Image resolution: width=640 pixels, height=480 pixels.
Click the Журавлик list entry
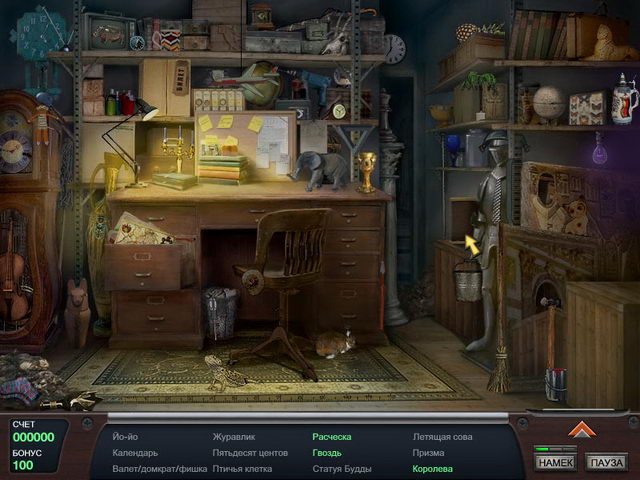234,437
